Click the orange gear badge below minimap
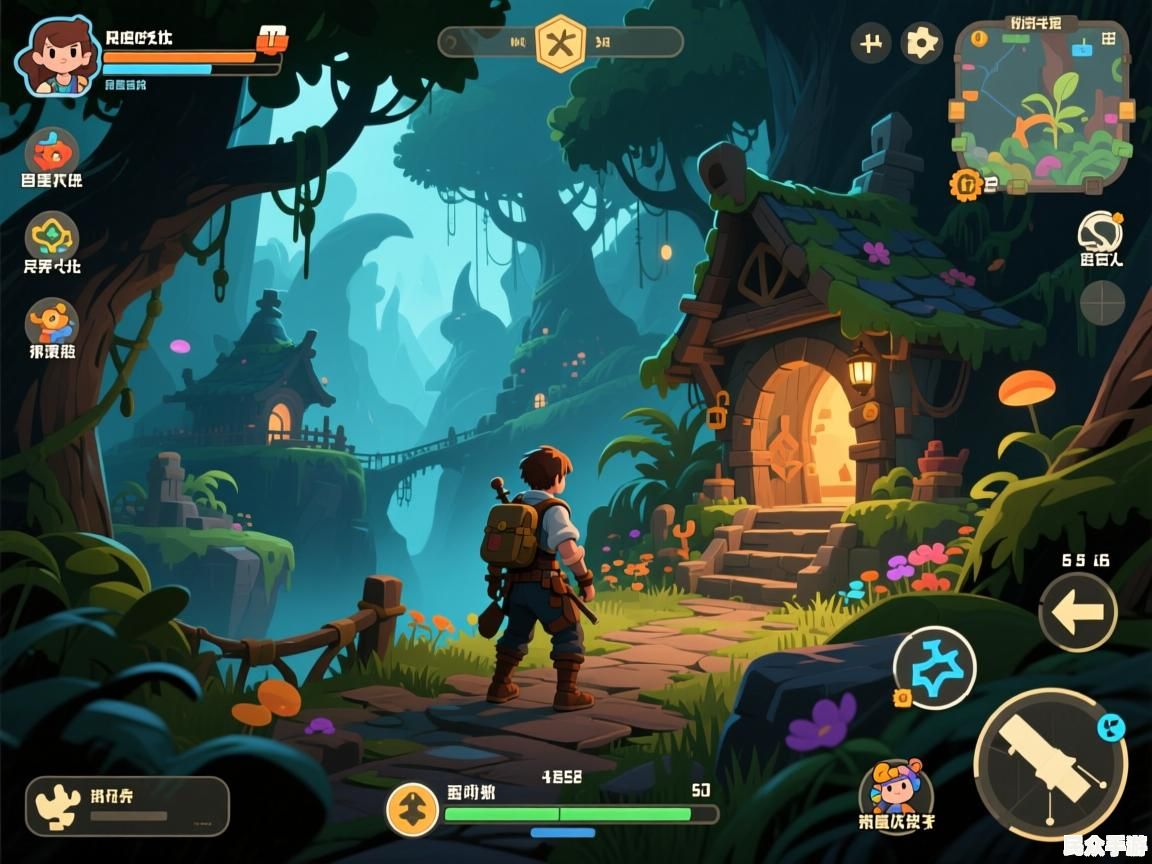The image size is (1152, 864). (x=966, y=183)
